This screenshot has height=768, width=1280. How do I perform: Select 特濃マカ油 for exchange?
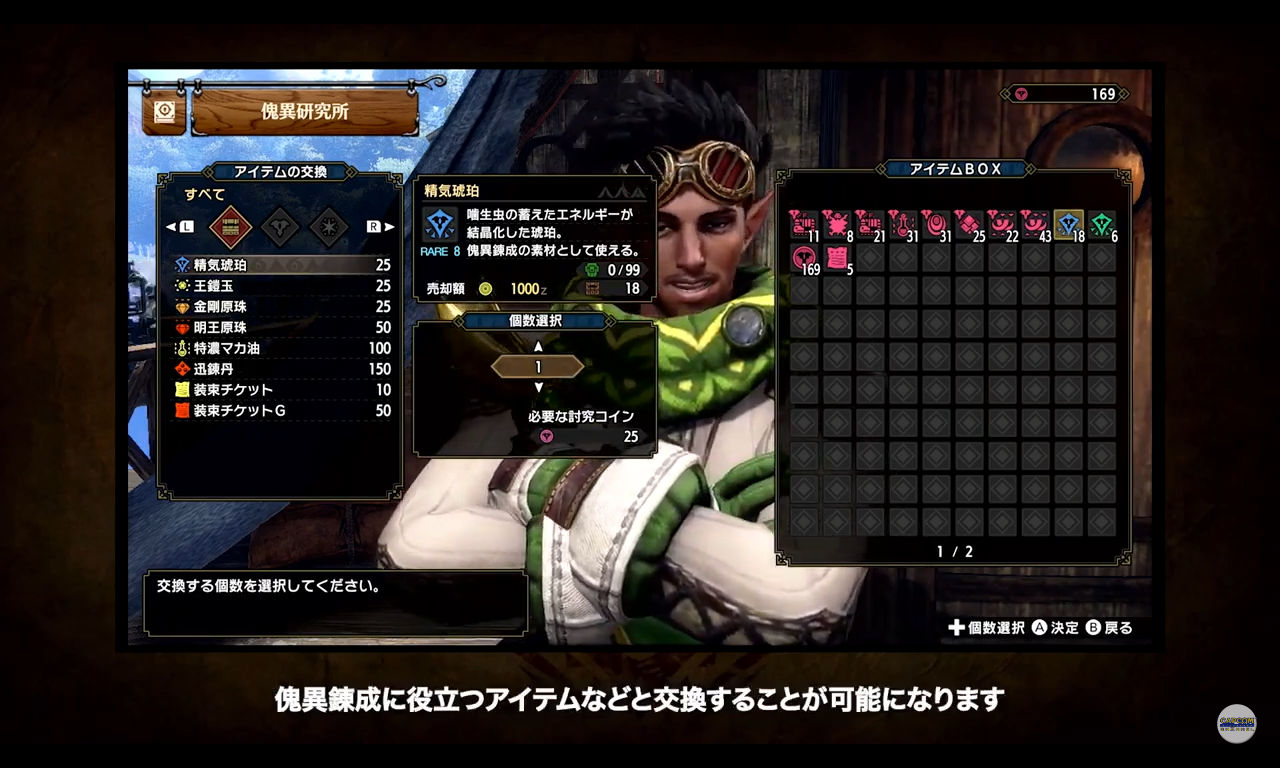[280, 349]
